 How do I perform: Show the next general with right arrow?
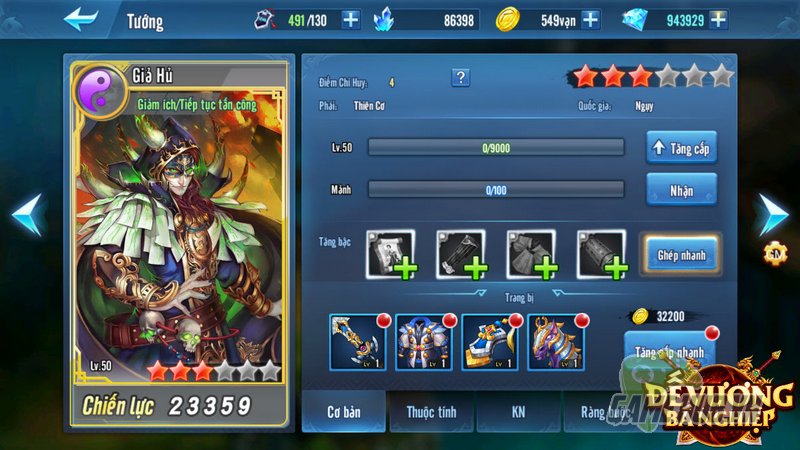[x=772, y=214]
